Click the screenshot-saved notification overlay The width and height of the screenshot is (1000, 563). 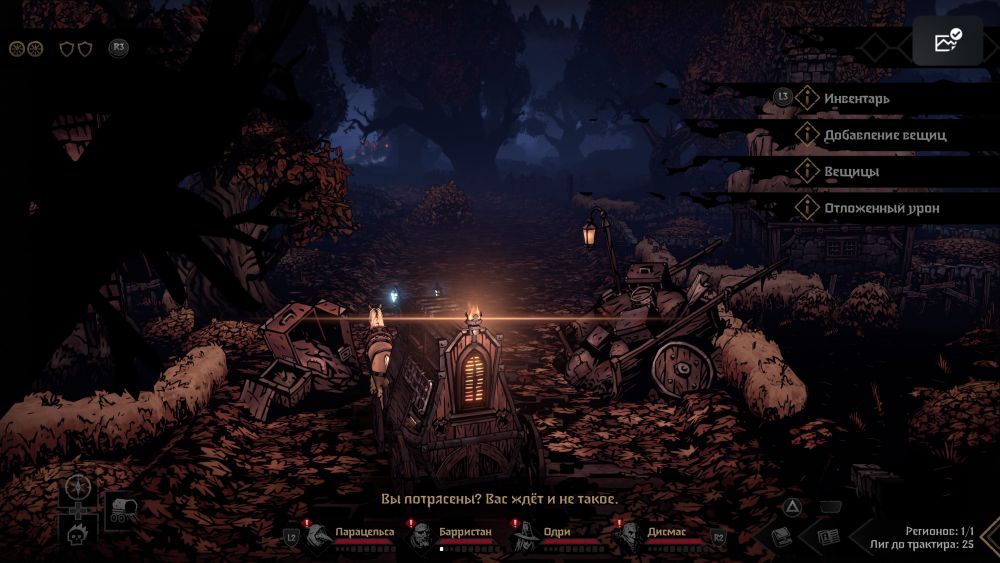pyautogui.click(x=947, y=41)
